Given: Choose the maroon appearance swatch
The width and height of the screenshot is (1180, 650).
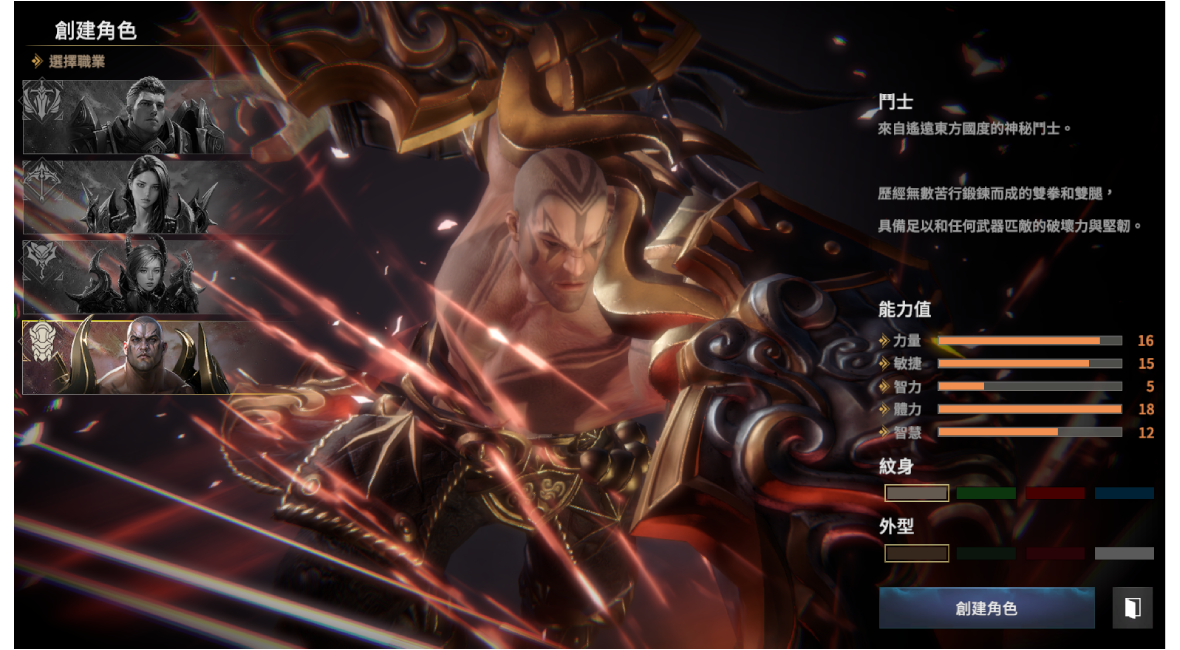Looking at the screenshot, I should point(1055,553).
